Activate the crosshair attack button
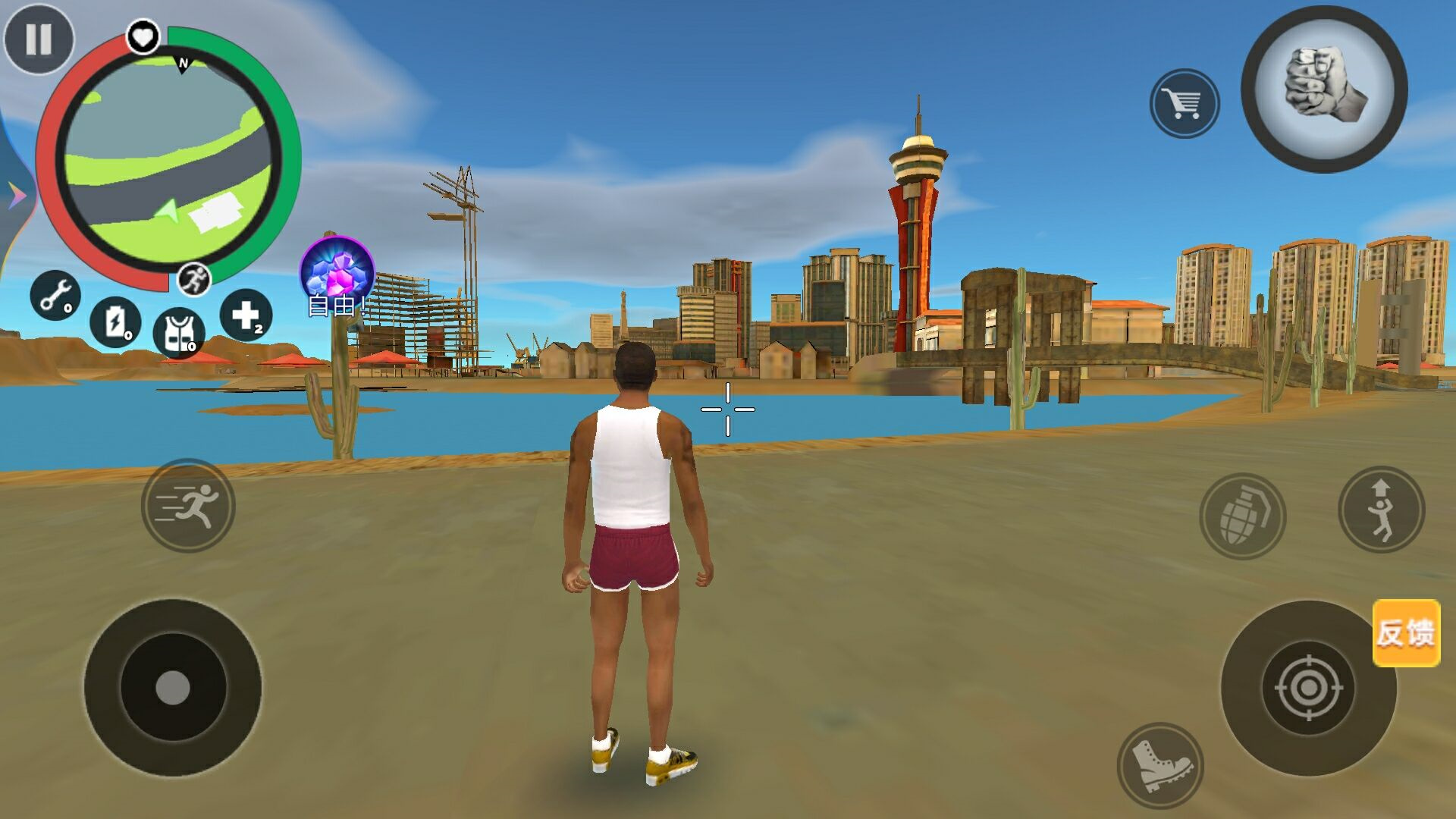Screen dimensions: 1456x819 pyautogui.click(x=1307, y=689)
